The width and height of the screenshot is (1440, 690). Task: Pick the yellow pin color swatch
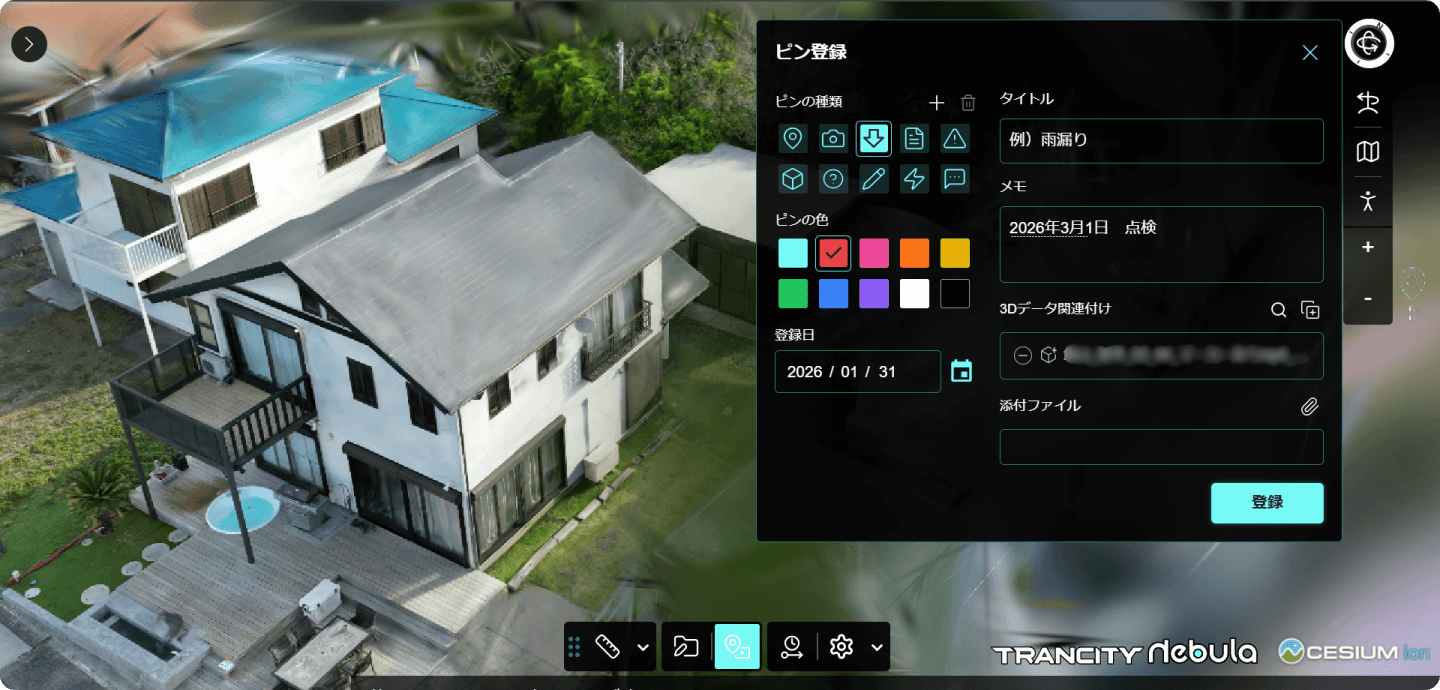click(955, 253)
